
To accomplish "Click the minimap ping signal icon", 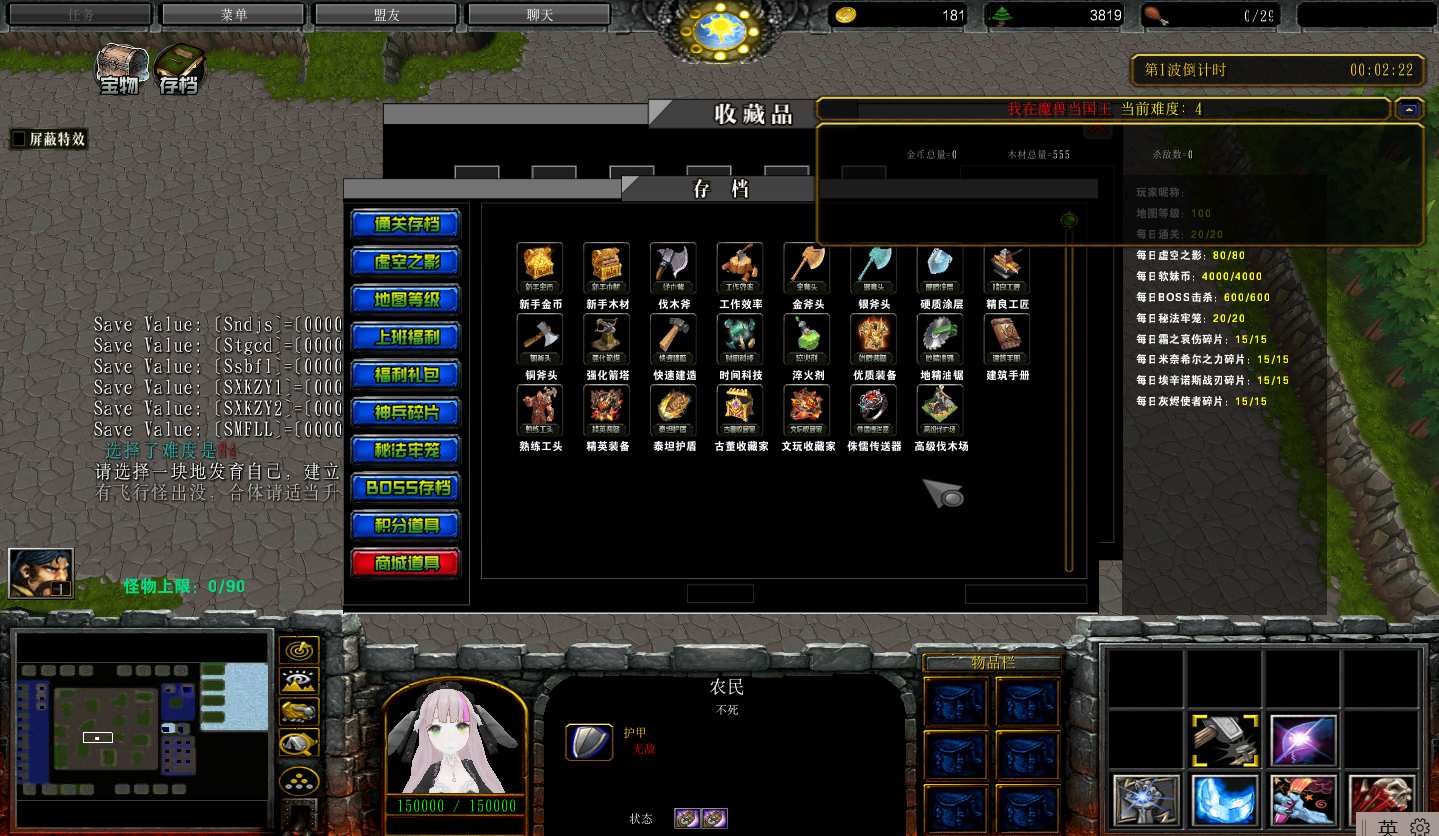I will tap(300, 650).
